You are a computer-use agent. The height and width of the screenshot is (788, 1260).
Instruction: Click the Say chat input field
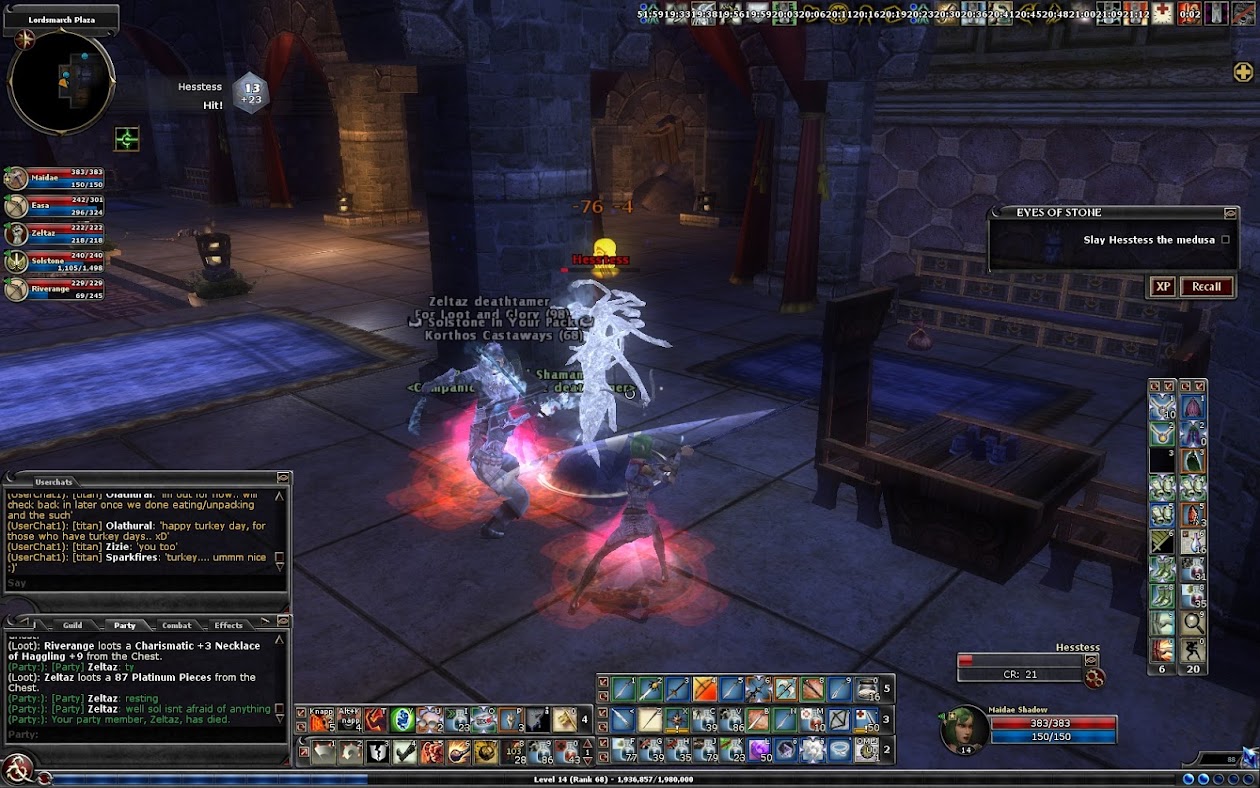[x=140, y=583]
